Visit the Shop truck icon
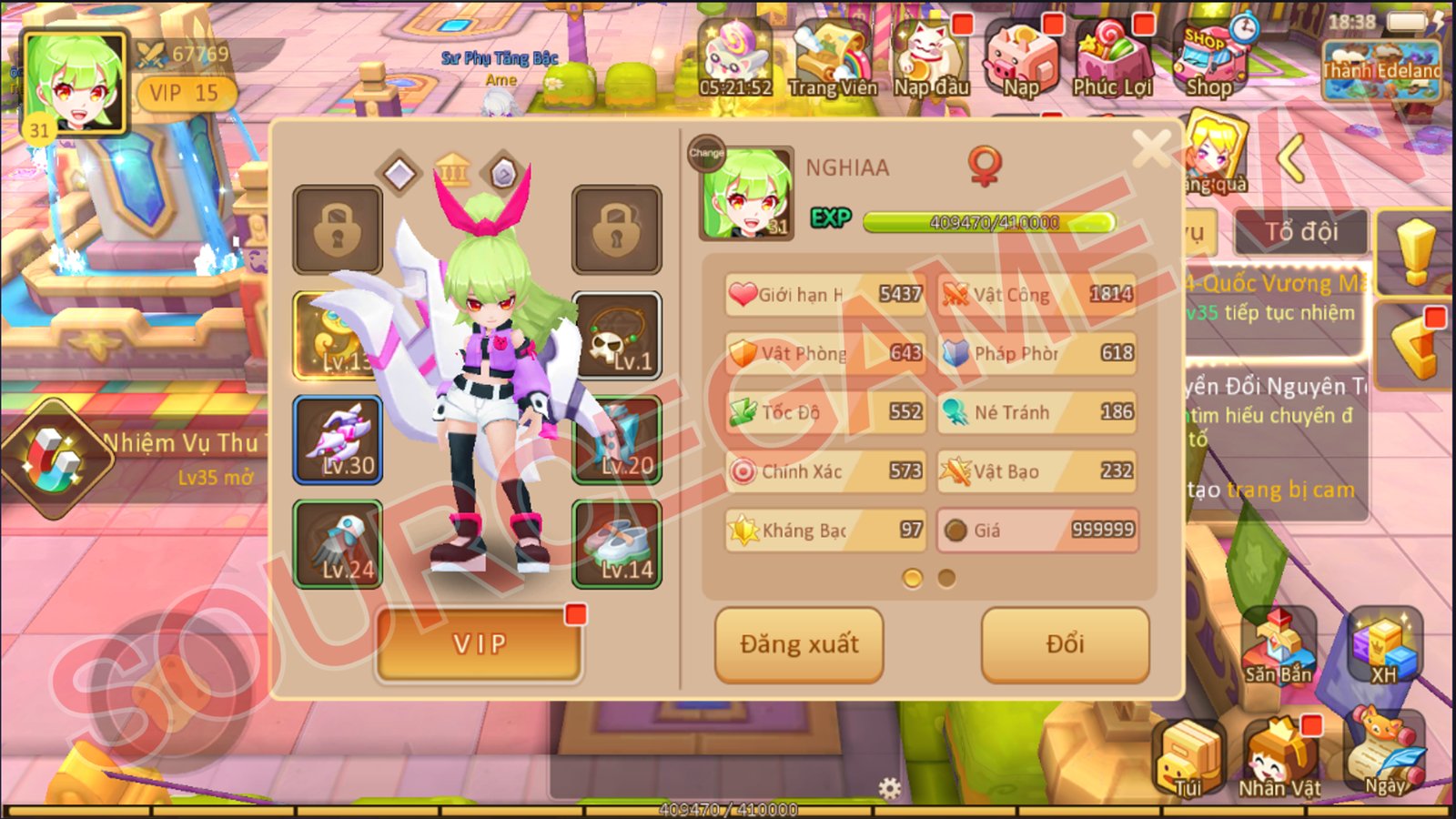The height and width of the screenshot is (819, 1456). pos(1210,60)
